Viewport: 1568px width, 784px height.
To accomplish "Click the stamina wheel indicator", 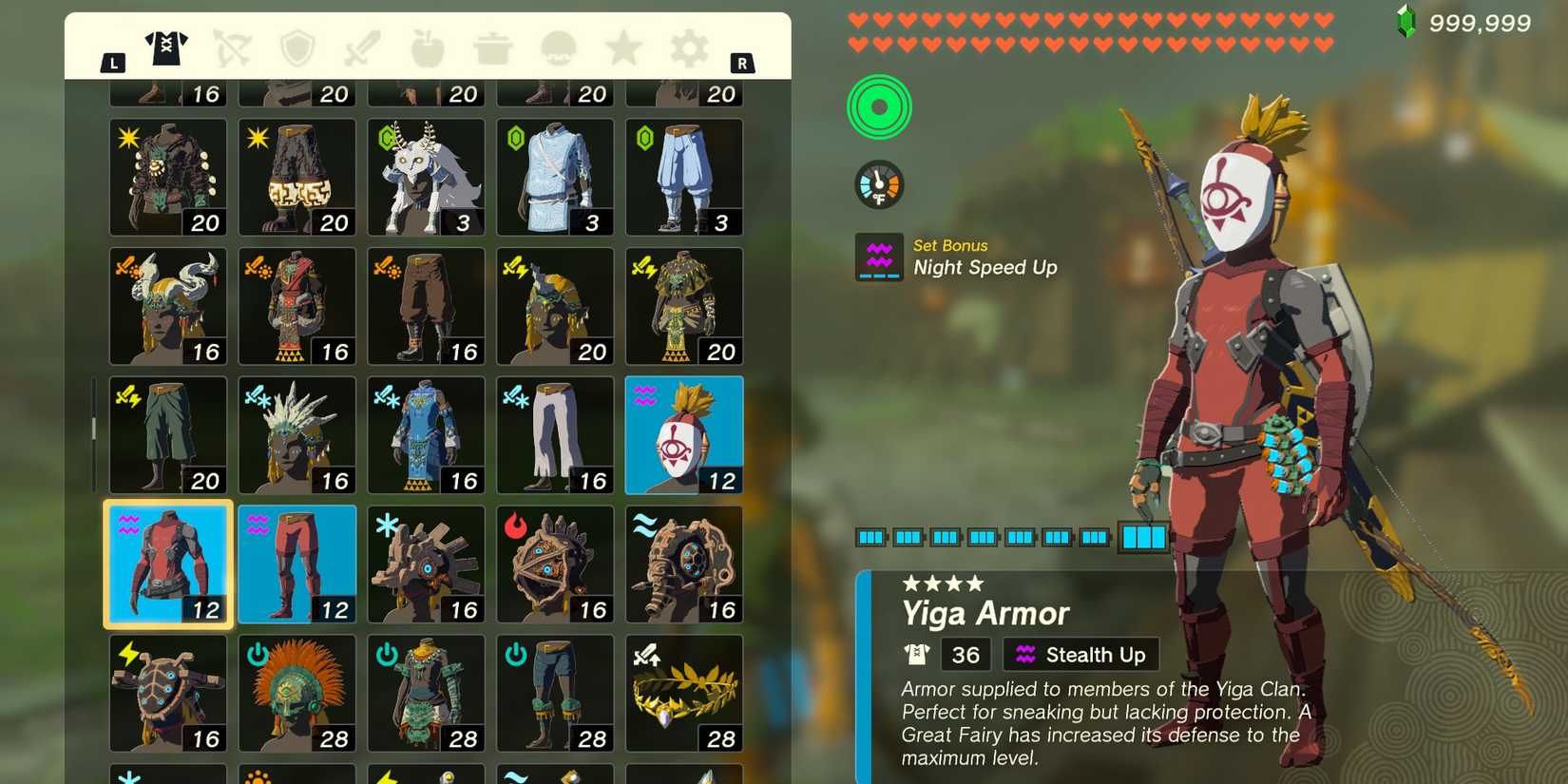I will click(x=878, y=107).
